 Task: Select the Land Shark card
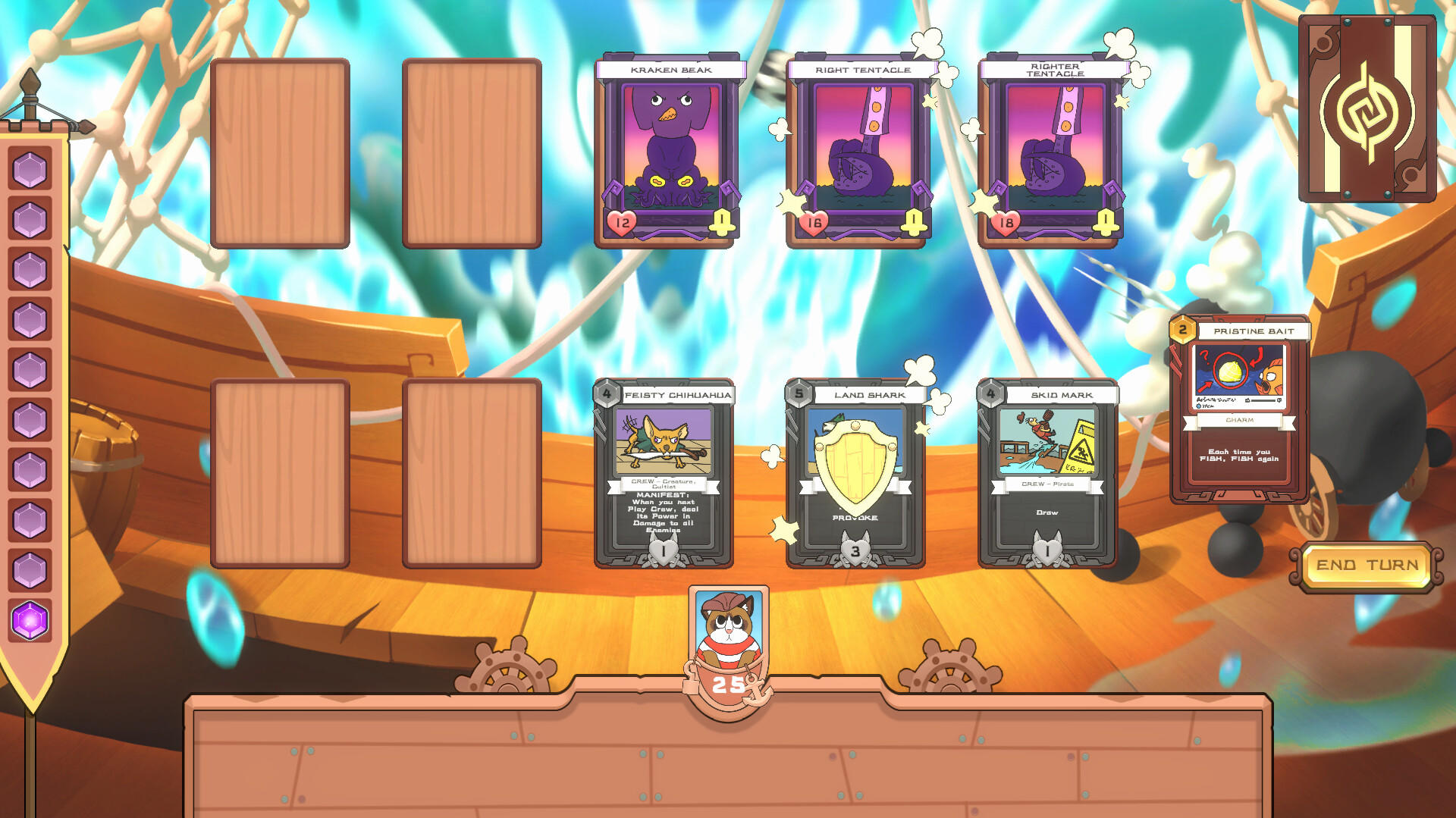coord(855,474)
